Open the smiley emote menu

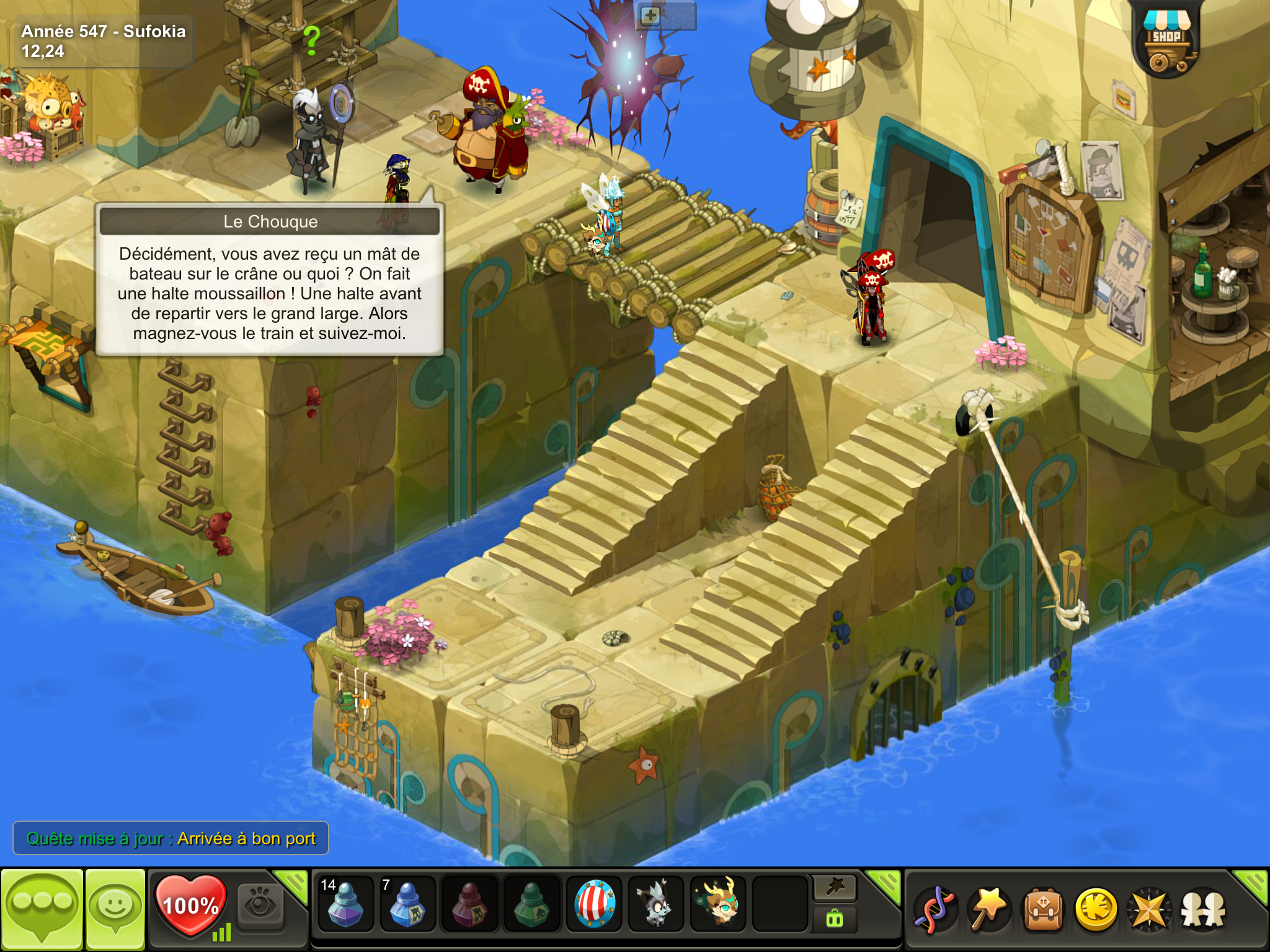(115, 909)
